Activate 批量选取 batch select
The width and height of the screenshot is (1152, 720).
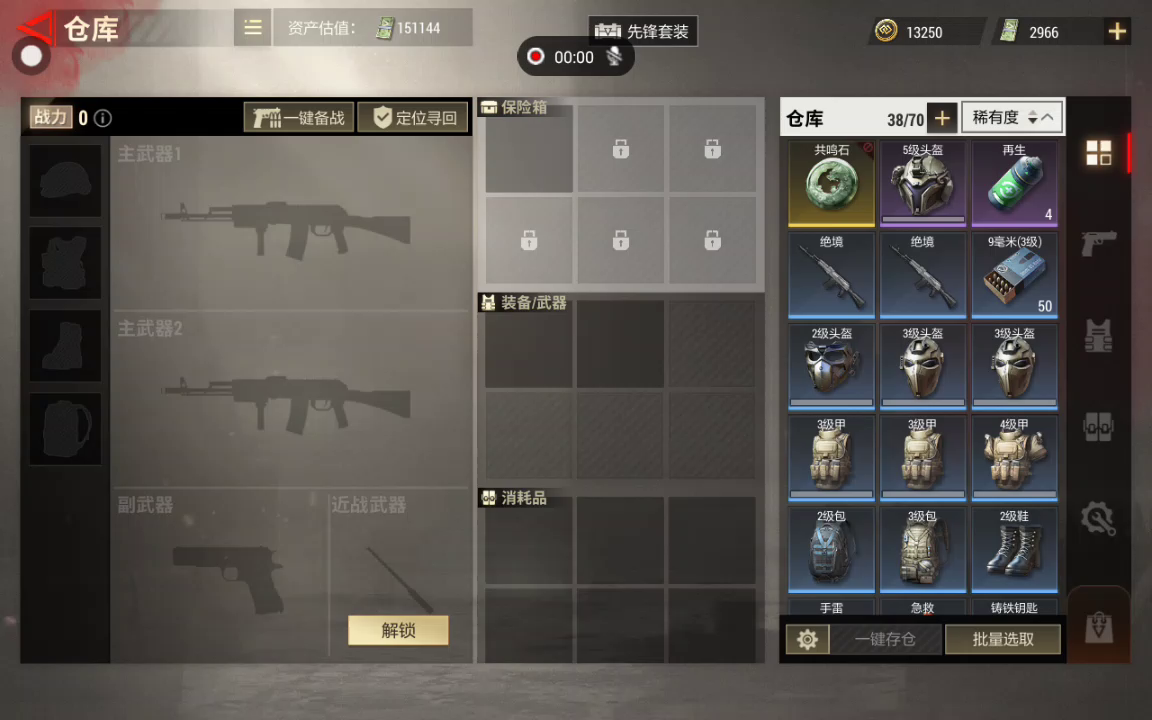point(1002,639)
